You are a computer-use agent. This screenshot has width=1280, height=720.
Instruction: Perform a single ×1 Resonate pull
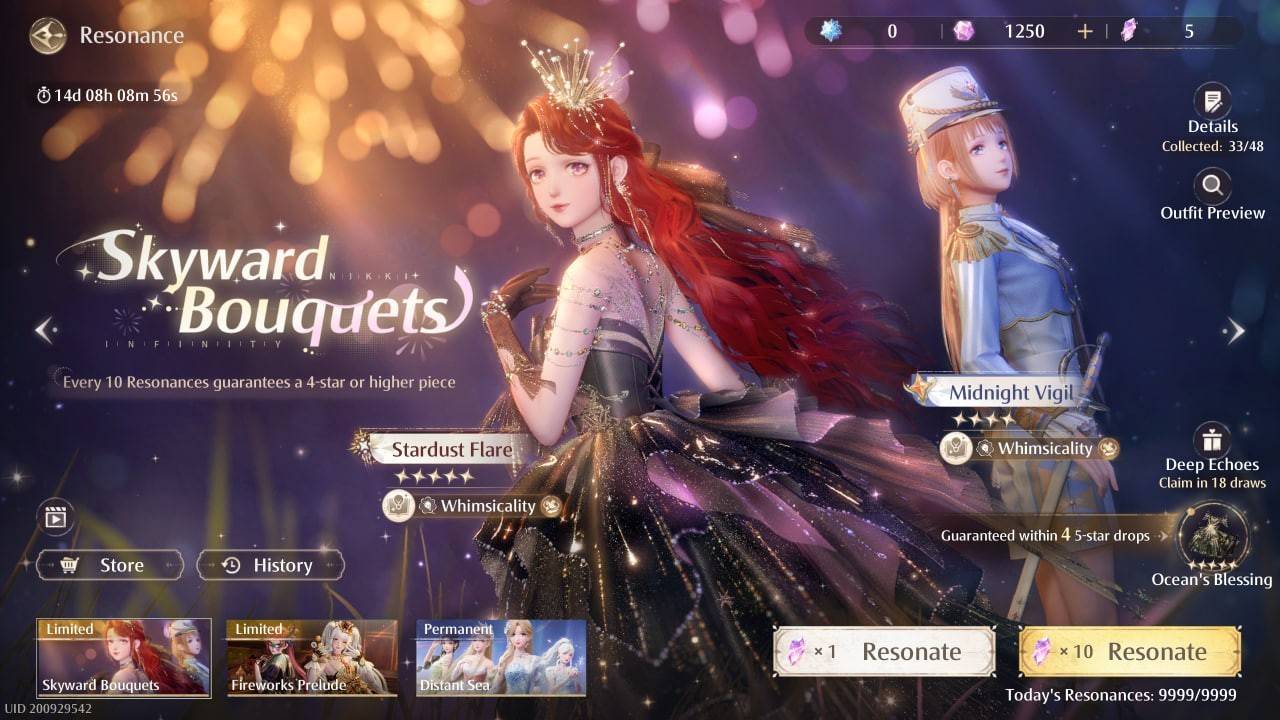(884, 651)
